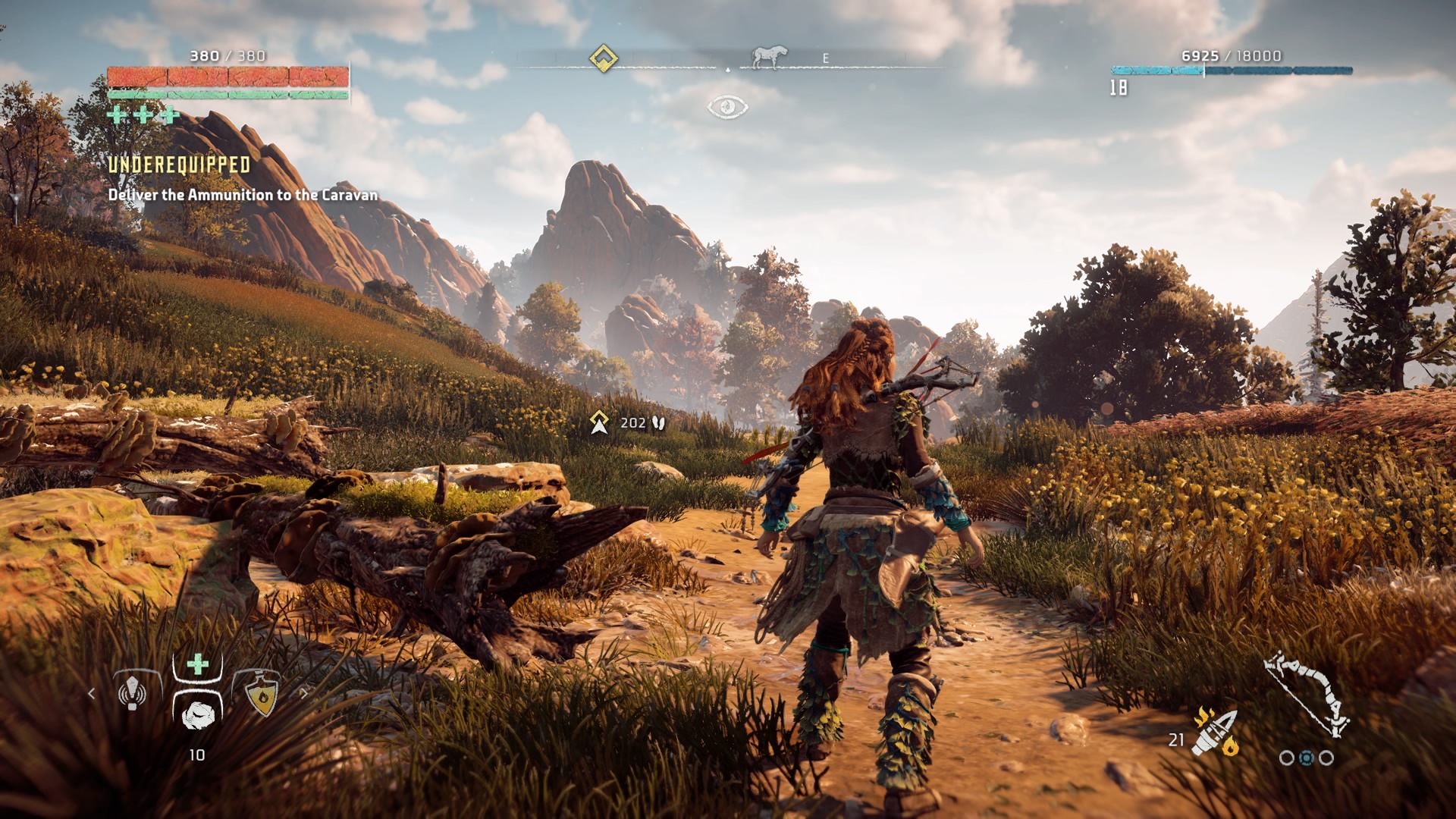1456x819 pixels.
Task: Click the yellow quest marker on the compass
Action: [604, 58]
